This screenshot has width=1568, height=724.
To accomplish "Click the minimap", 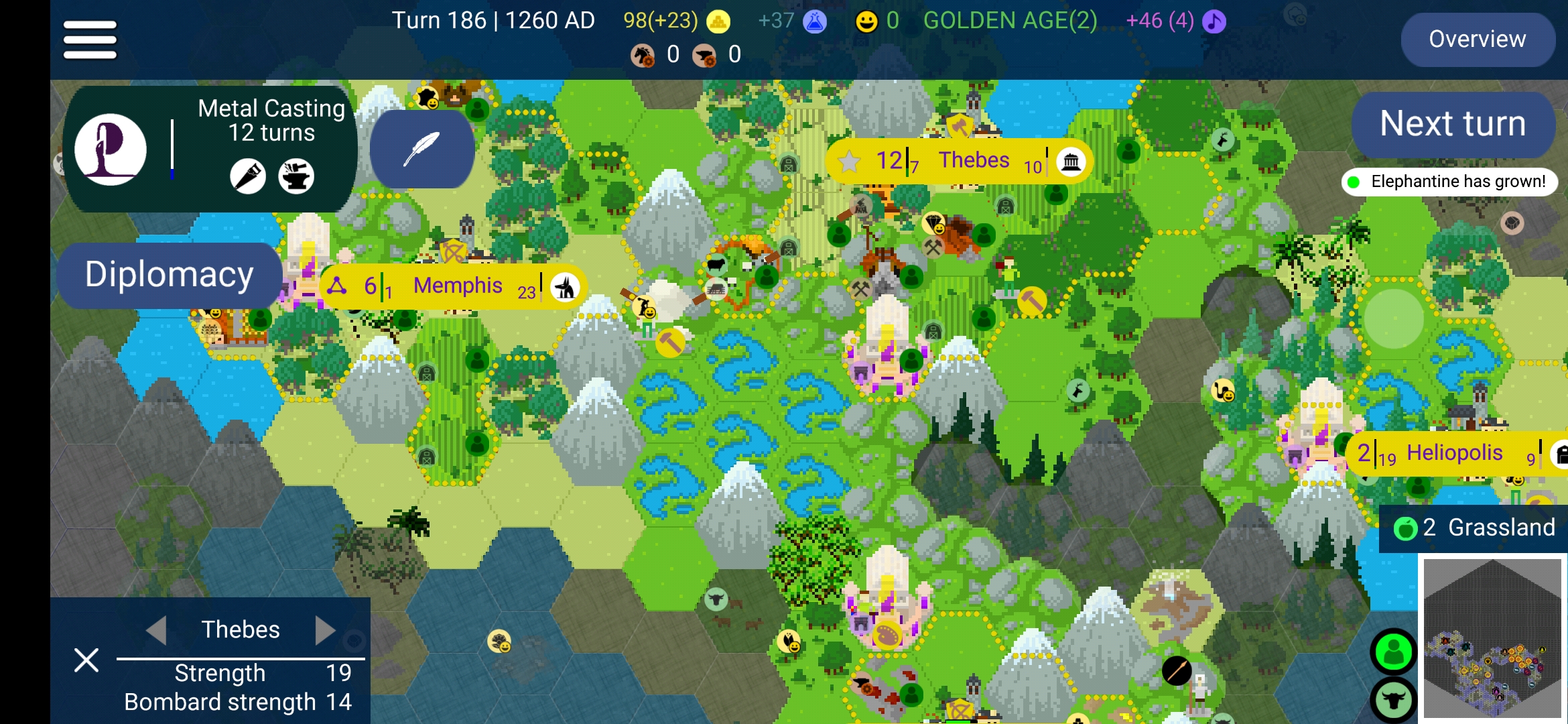I will (x=1492, y=639).
